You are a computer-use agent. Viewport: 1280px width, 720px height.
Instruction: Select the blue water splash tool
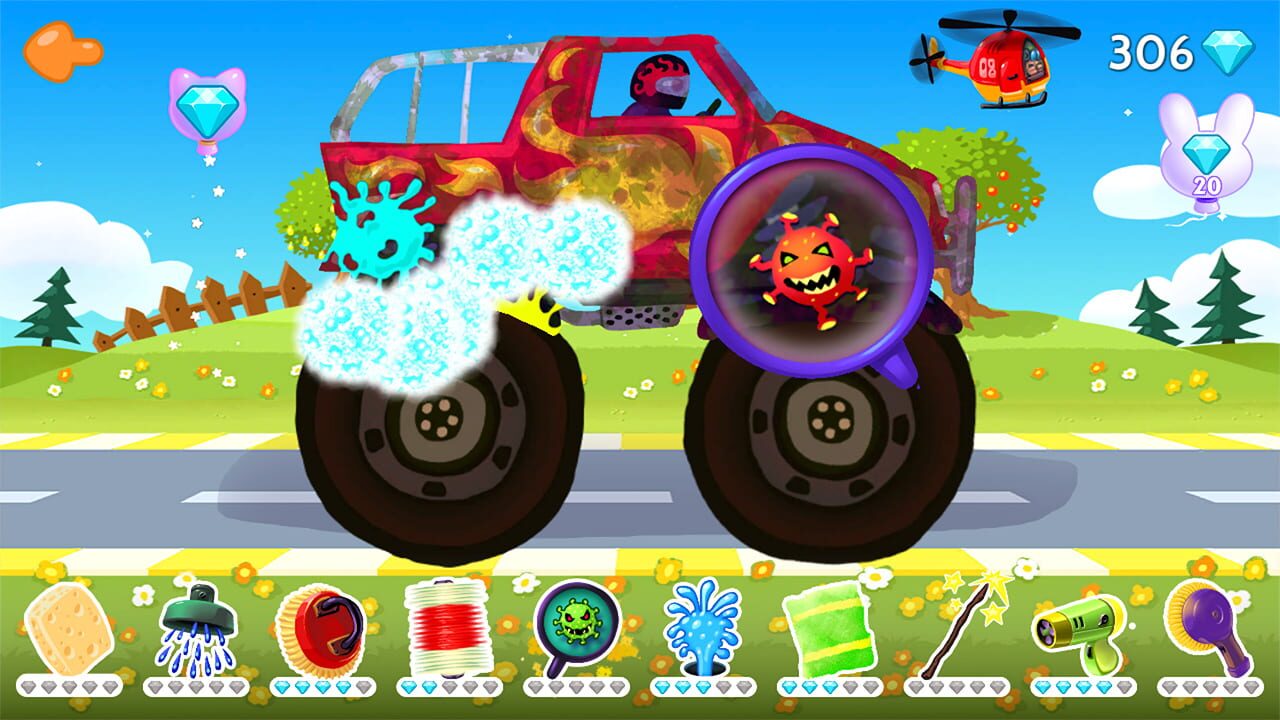point(703,625)
